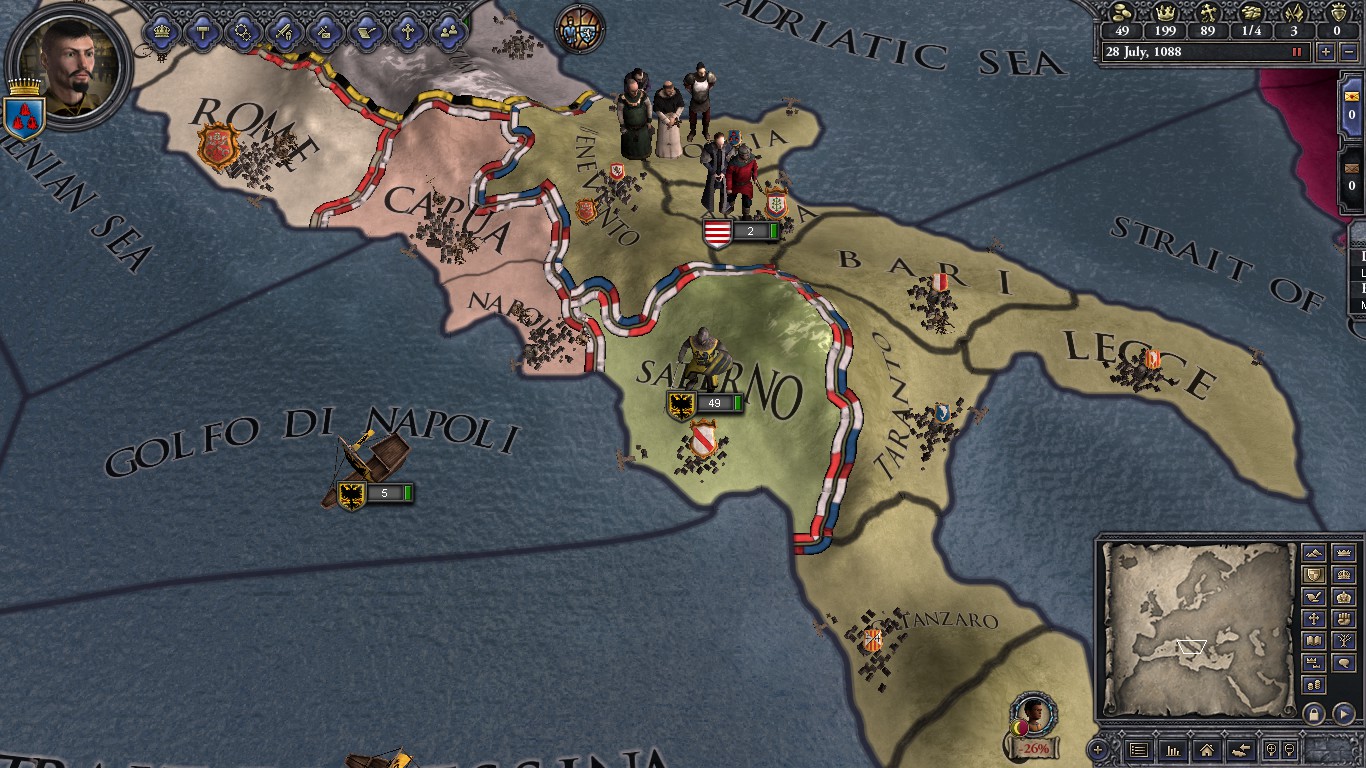The image size is (1366, 768).
Task: Increase game speed with the plus button
Action: (x=1326, y=52)
